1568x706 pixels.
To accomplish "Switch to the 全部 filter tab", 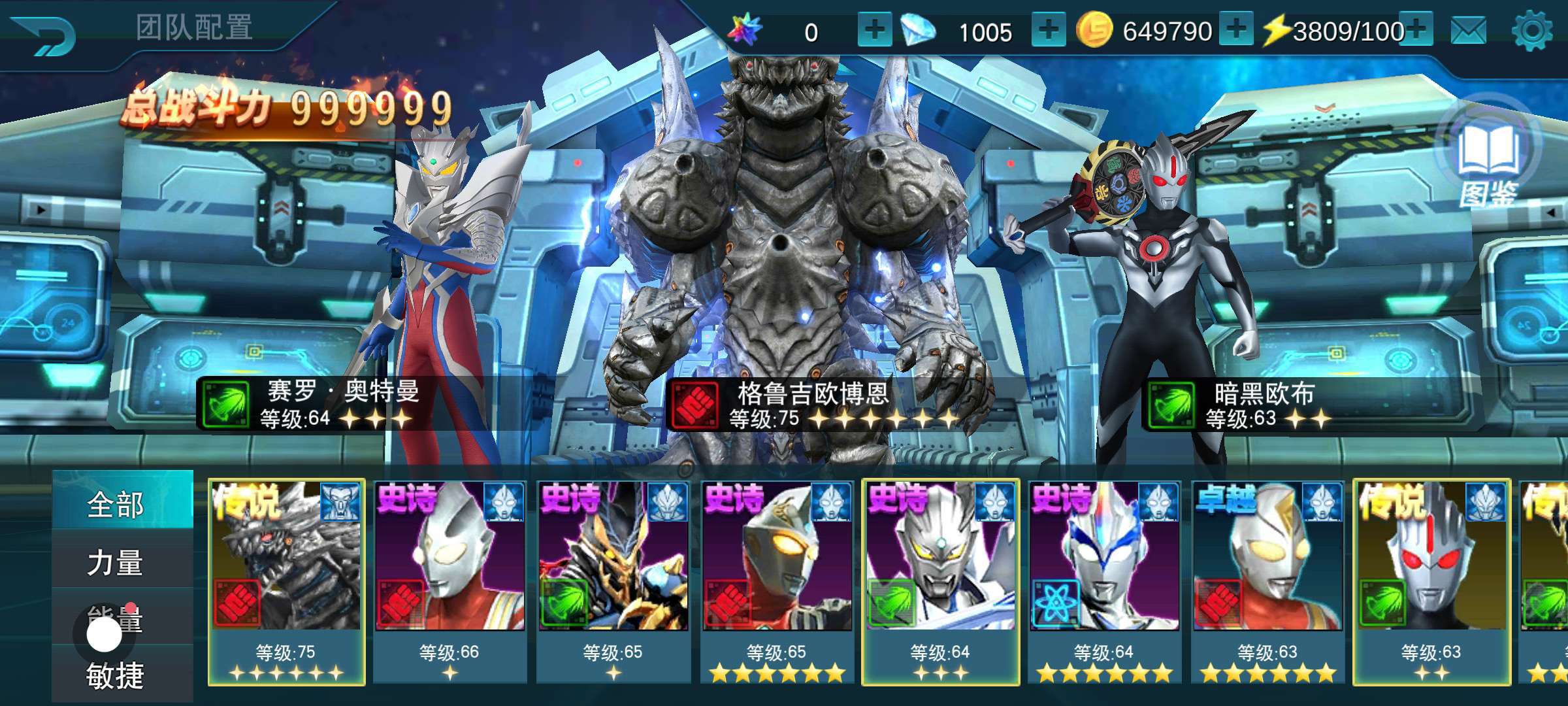I will pyautogui.click(x=116, y=505).
